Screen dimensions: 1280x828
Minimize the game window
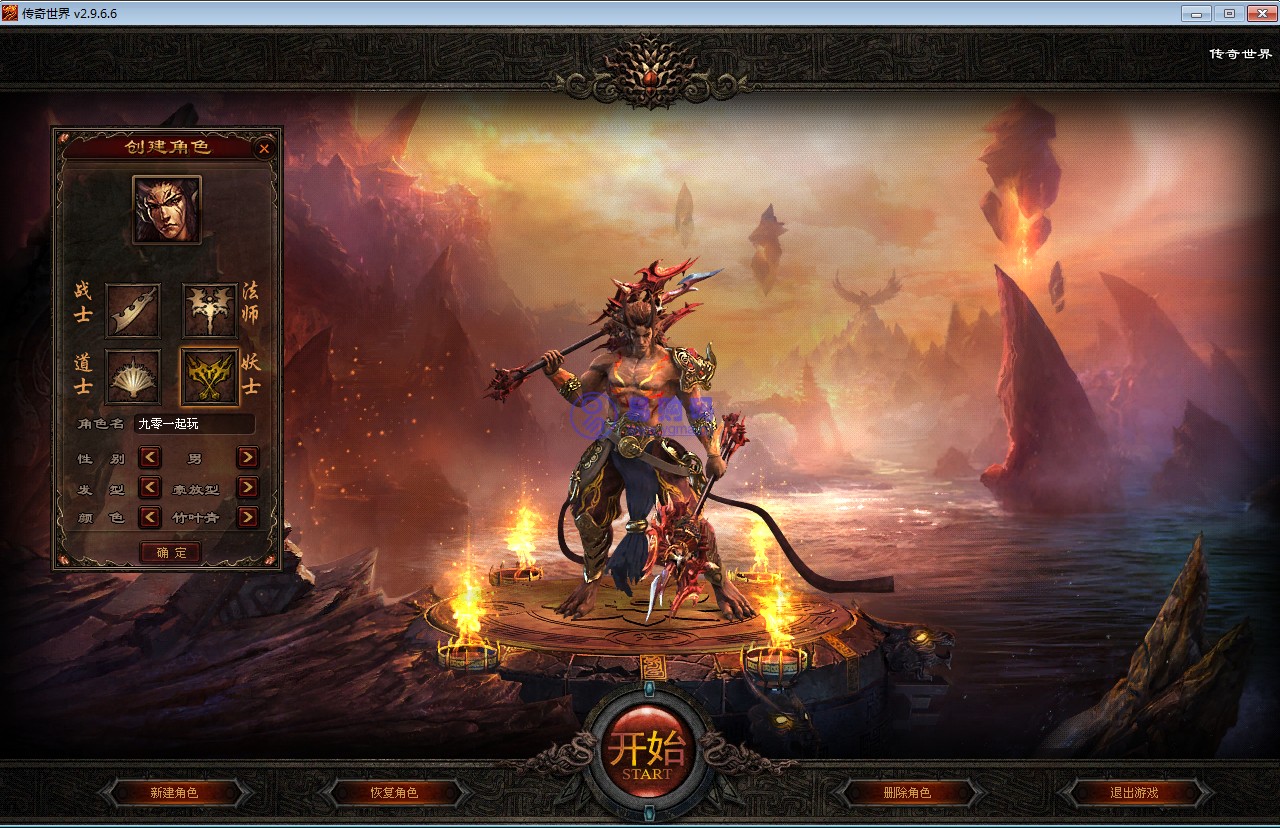(x=1196, y=13)
